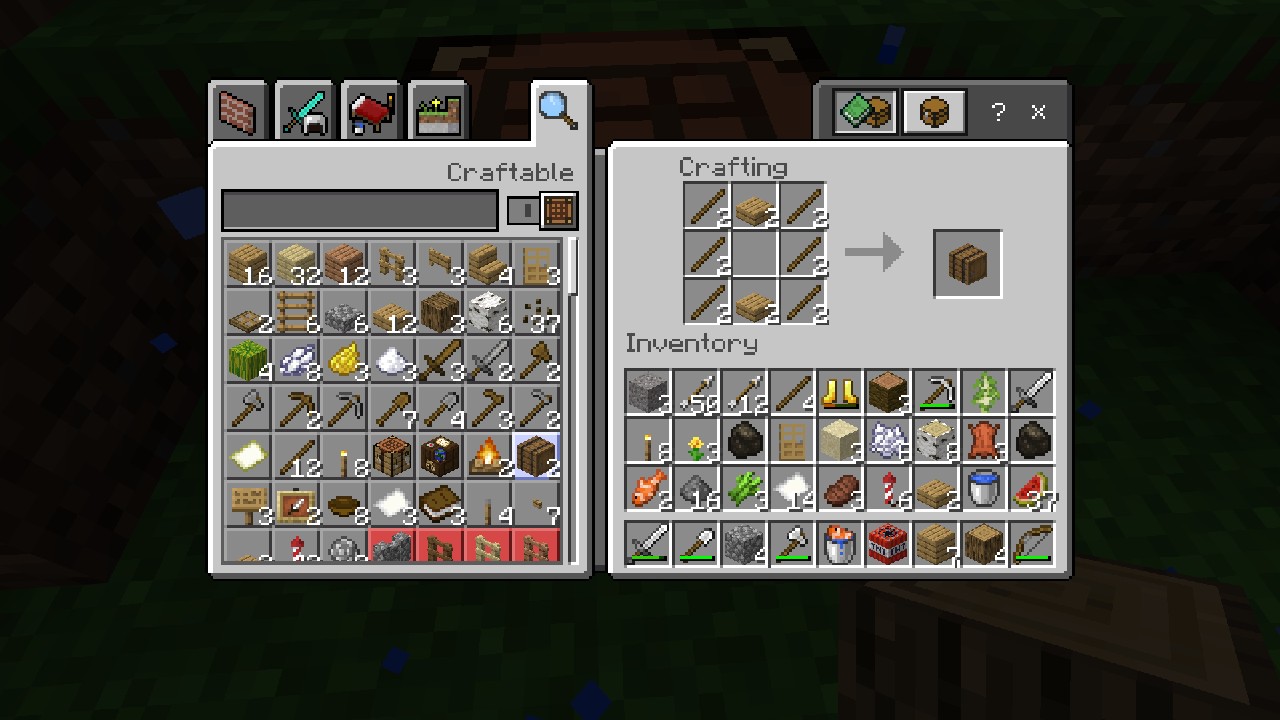Select the melon slice in the inventory
Screen dimensions: 1280x720
(x=1031, y=491)
